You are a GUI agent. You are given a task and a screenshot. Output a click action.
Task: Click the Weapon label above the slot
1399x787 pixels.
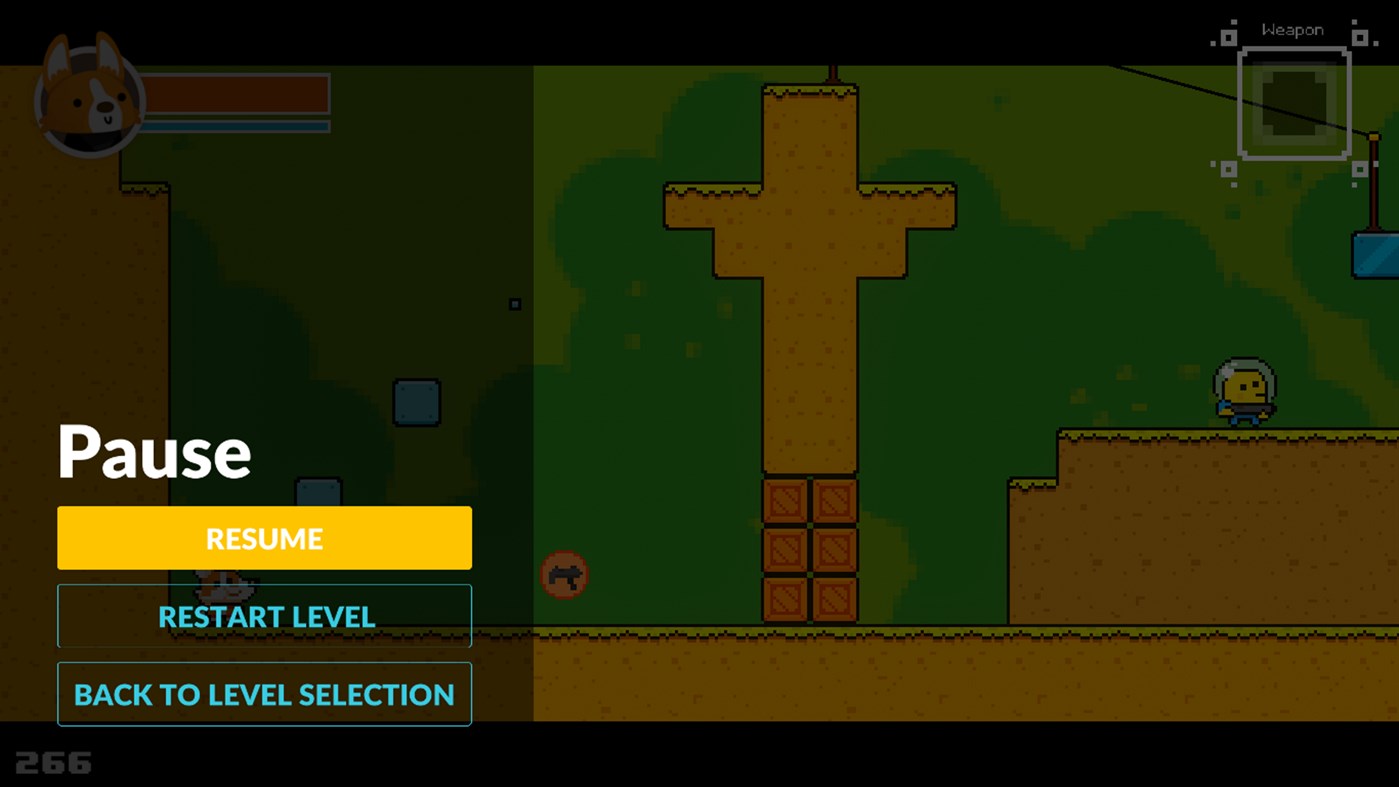tap(1293, 29)
